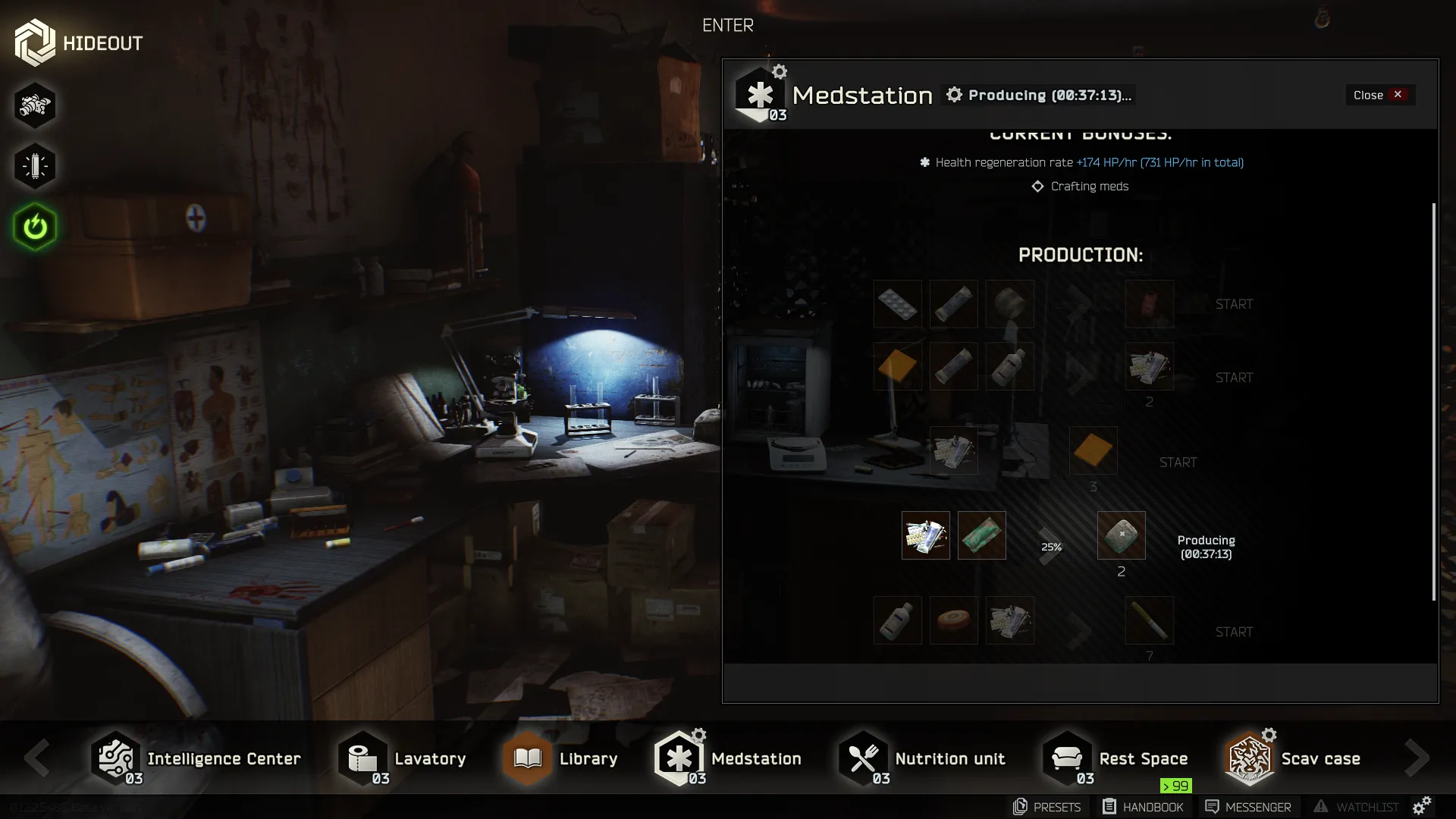Show previous hideout modules with left arrow

click(36, 758)
